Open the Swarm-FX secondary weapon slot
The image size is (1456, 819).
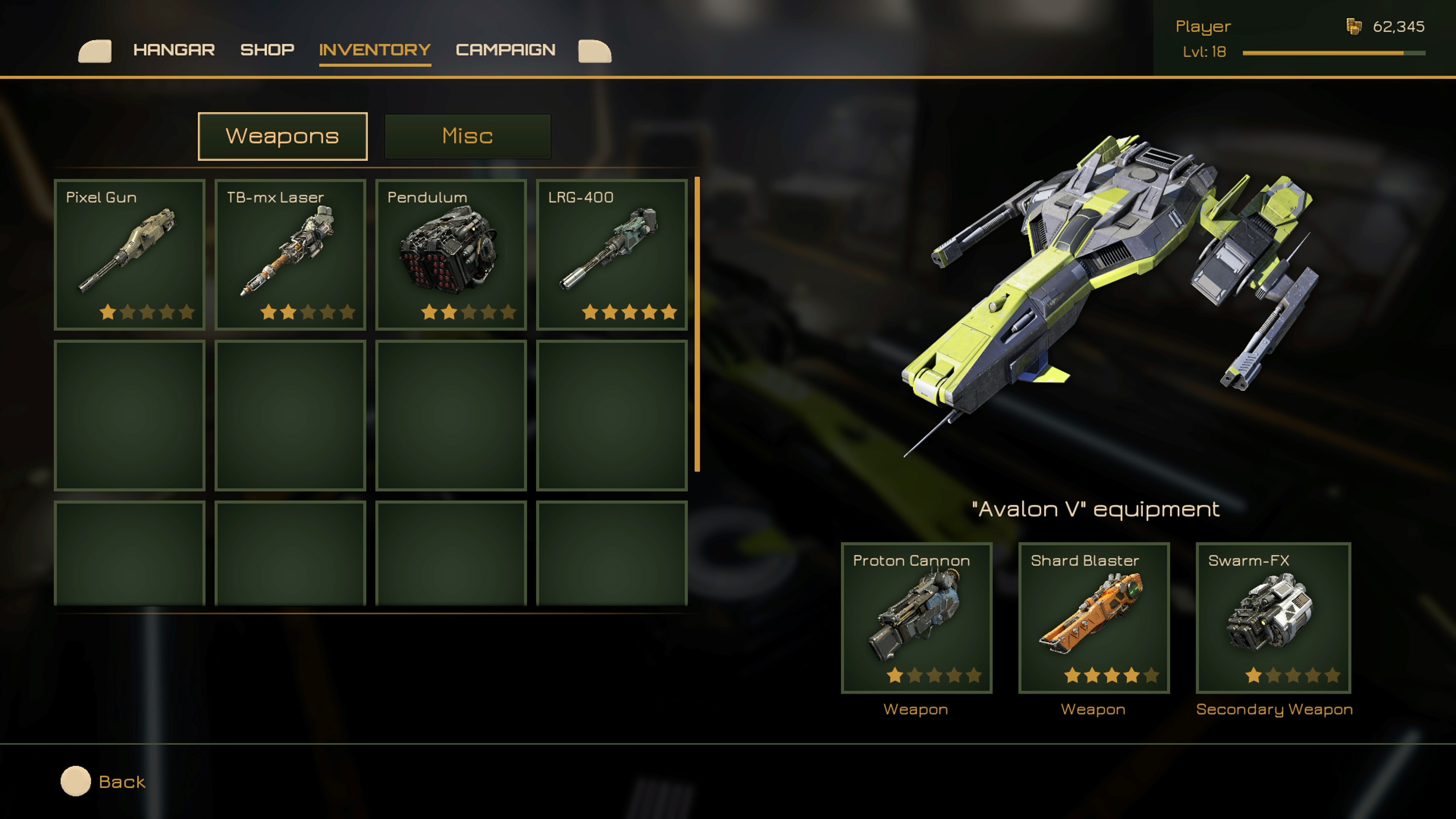point(1273,618)
